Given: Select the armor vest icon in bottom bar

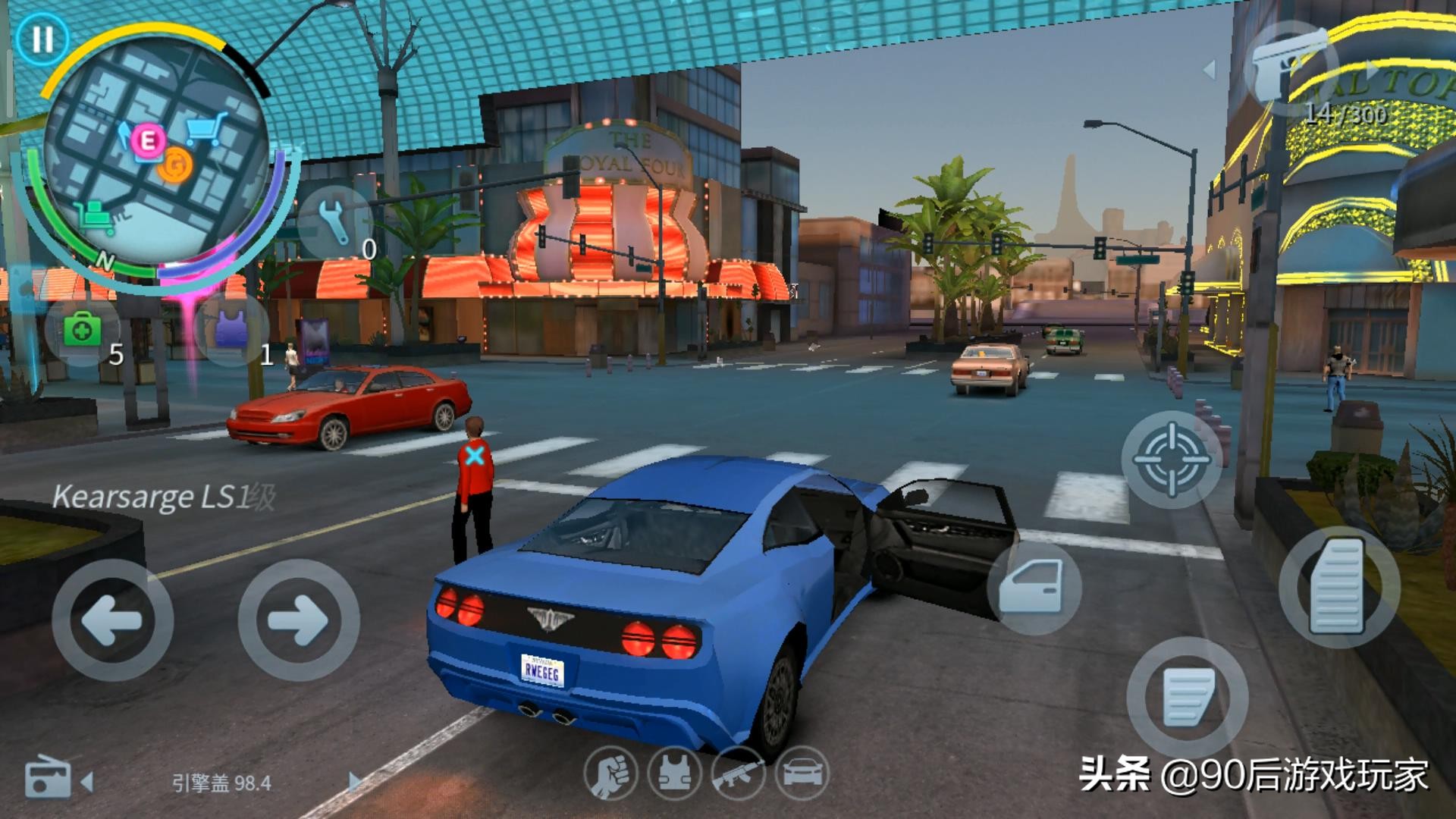Looking at the screenshot, I should (674, 774).
